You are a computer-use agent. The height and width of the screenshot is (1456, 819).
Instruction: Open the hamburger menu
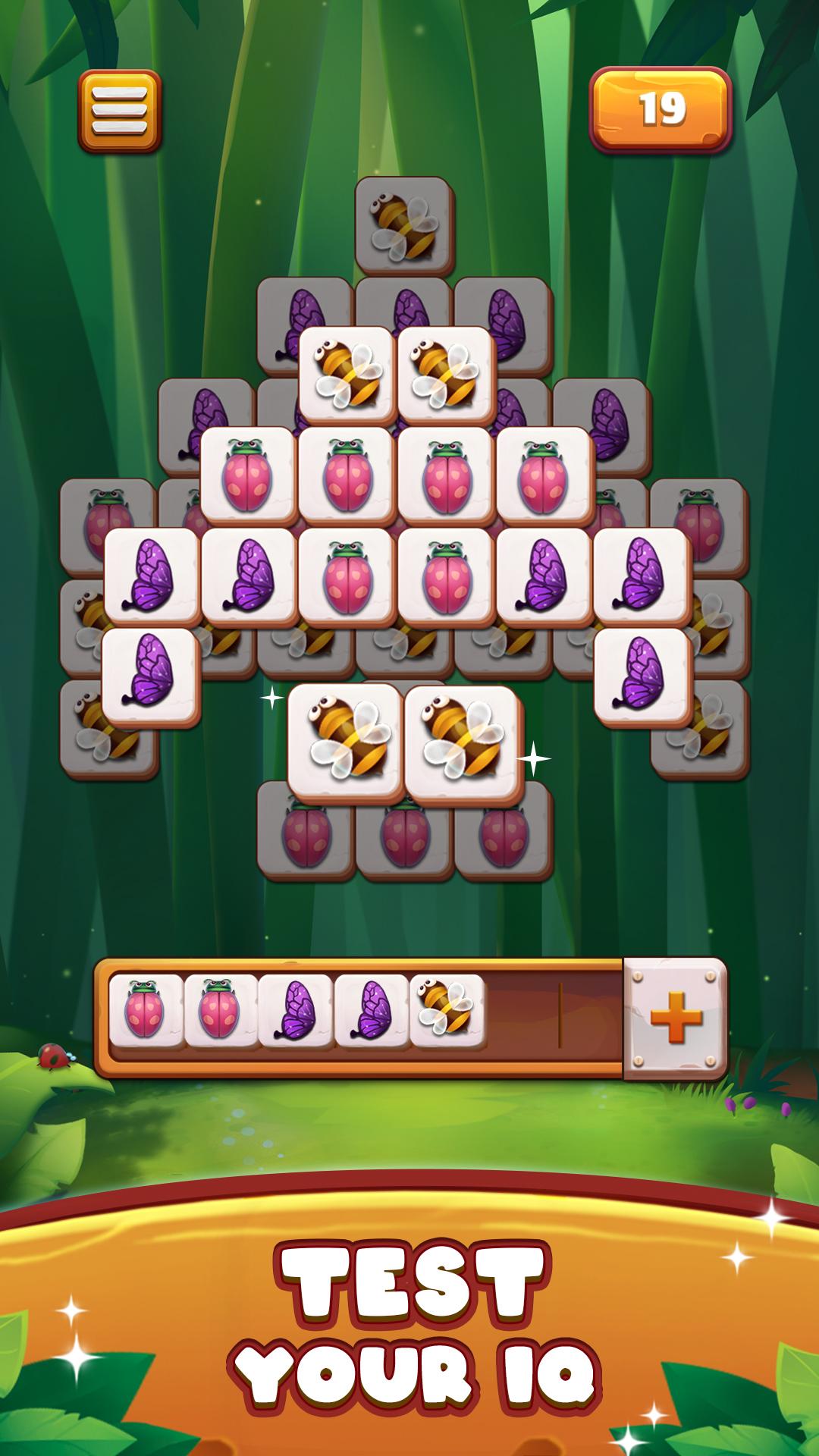tap(119, 111)
